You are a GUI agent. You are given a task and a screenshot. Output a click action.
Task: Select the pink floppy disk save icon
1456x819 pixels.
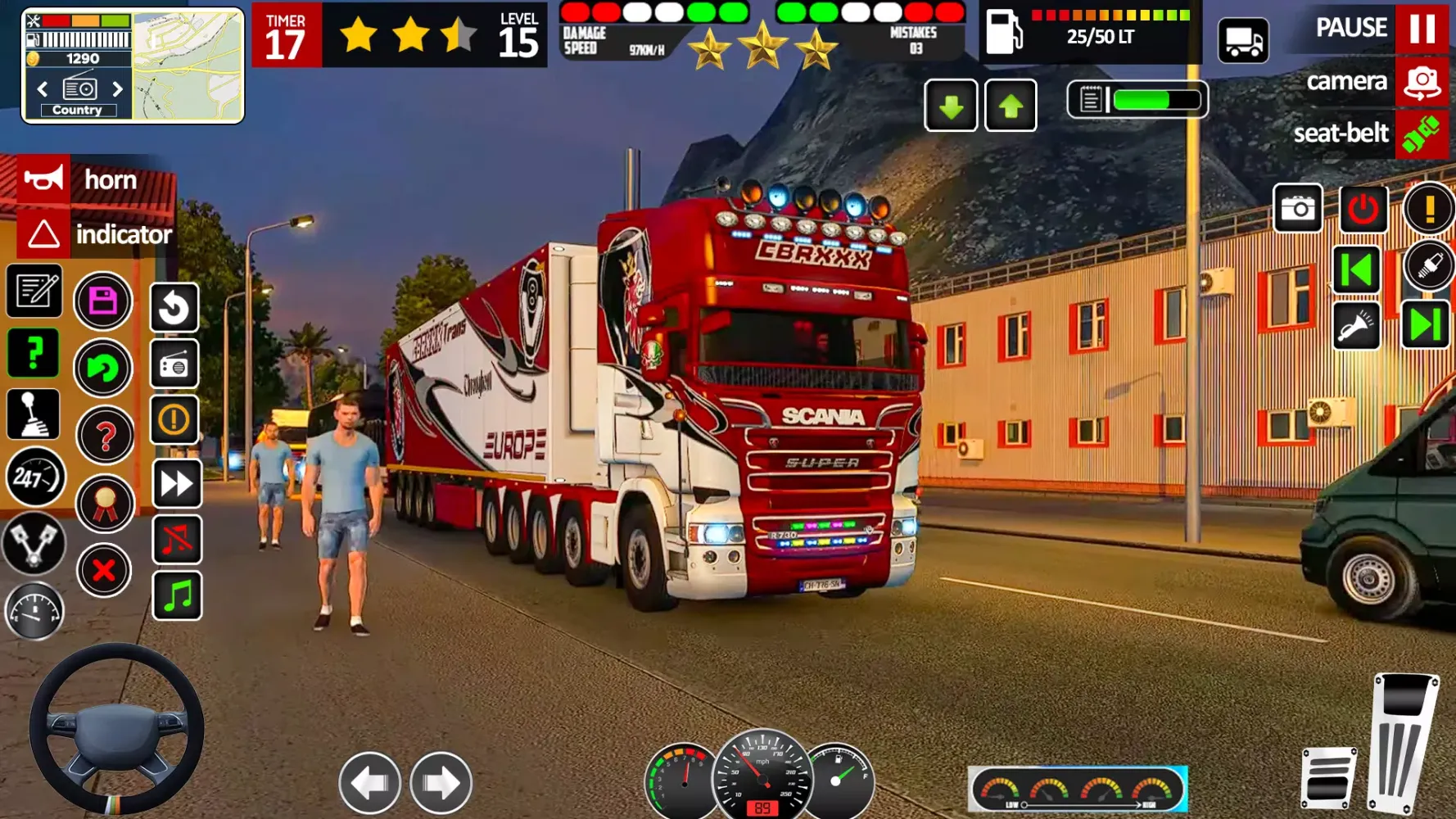(x=103, y=301)
